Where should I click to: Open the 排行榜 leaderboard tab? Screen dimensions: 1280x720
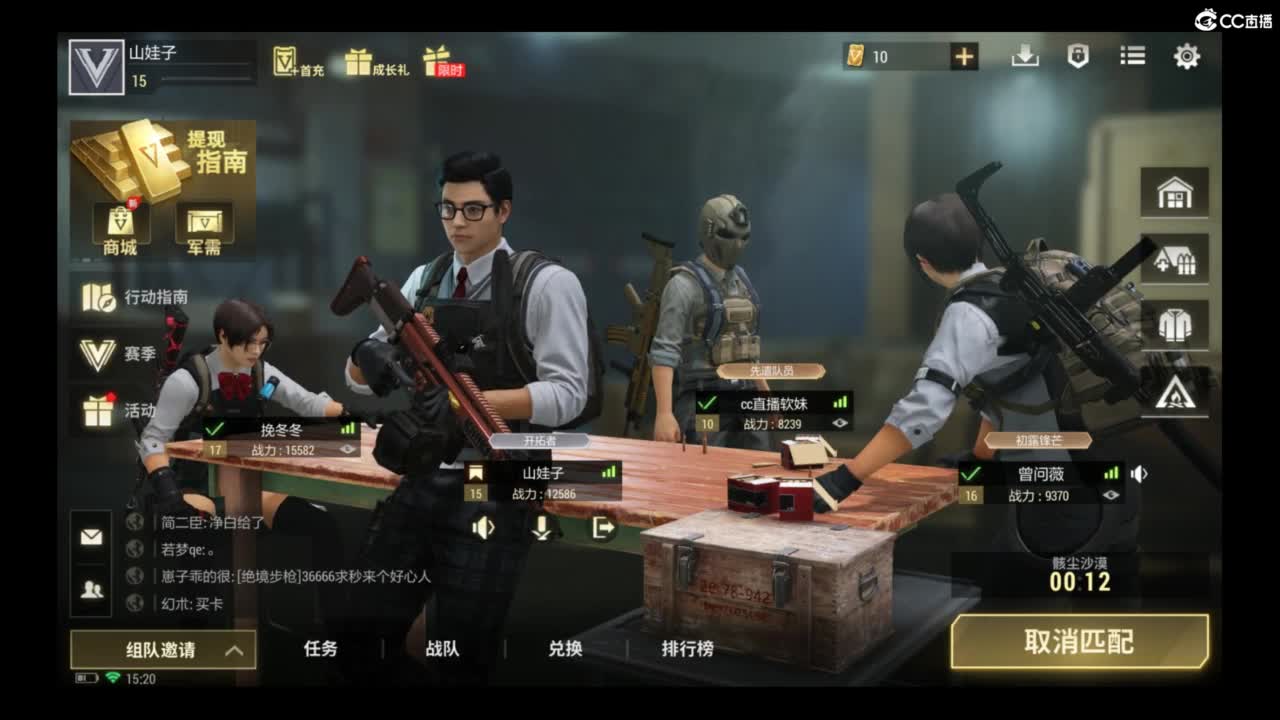689,649
